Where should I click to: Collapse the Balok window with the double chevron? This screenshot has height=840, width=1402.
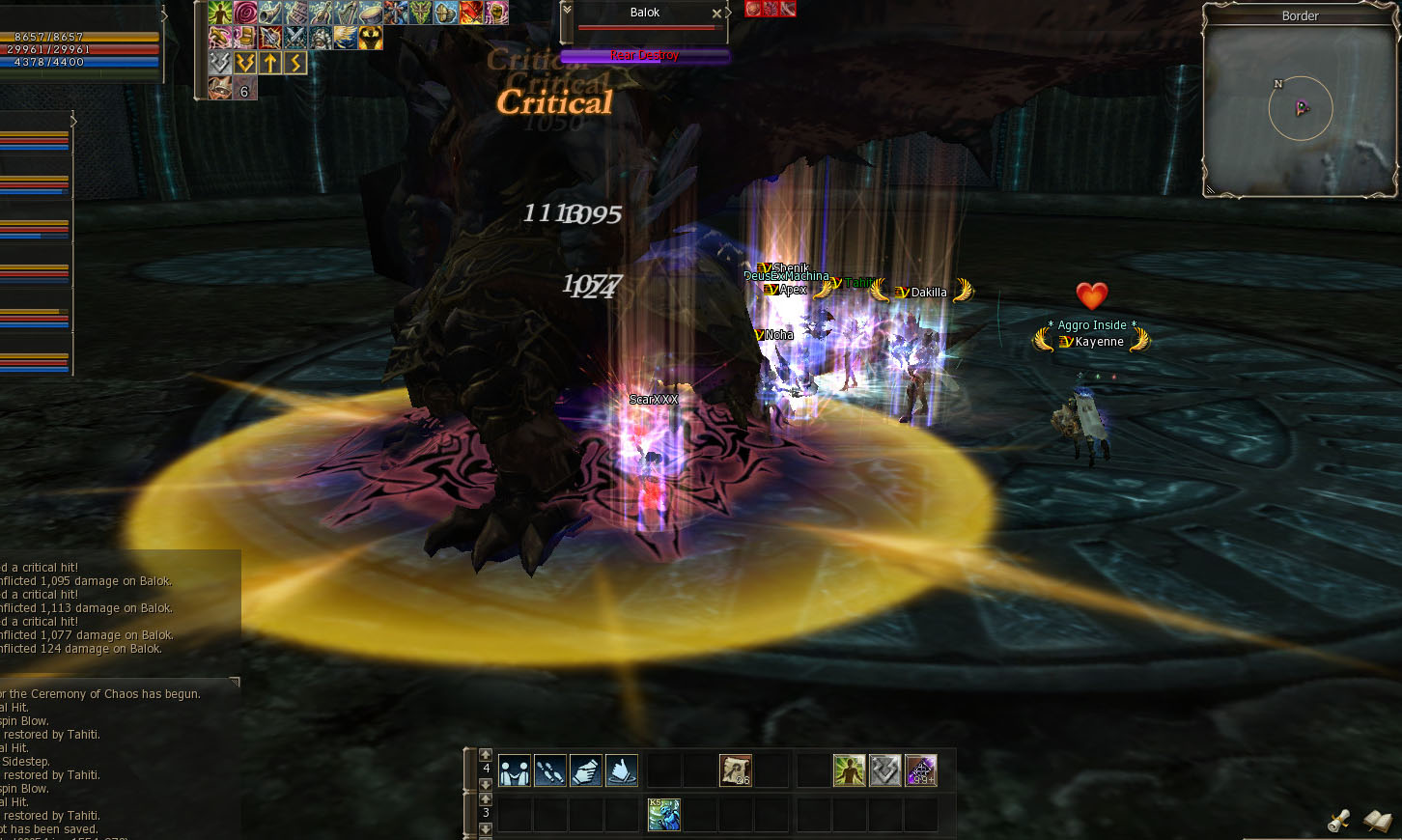(567, 11)
